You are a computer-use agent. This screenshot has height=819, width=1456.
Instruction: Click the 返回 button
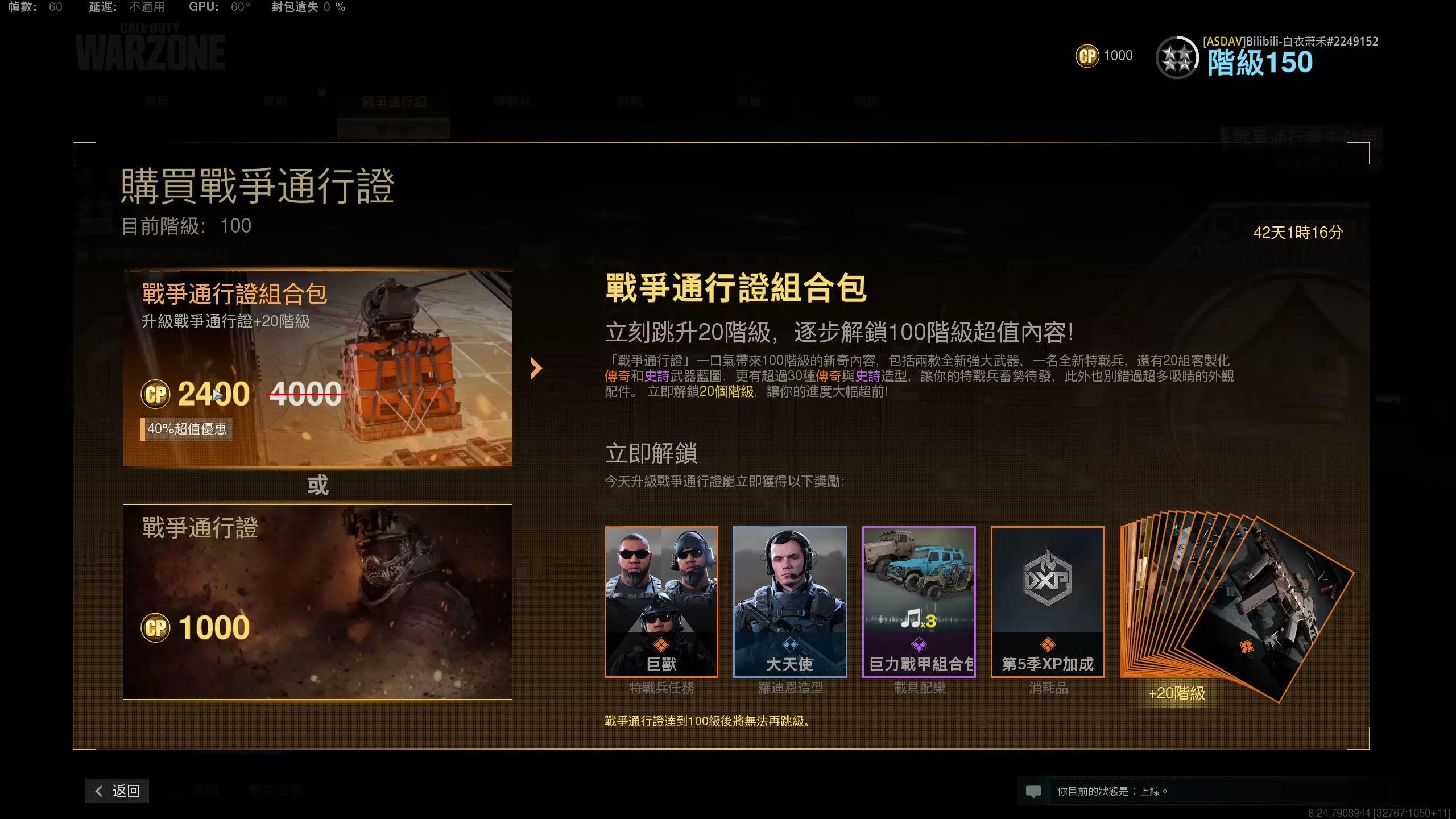coord(117,791)
